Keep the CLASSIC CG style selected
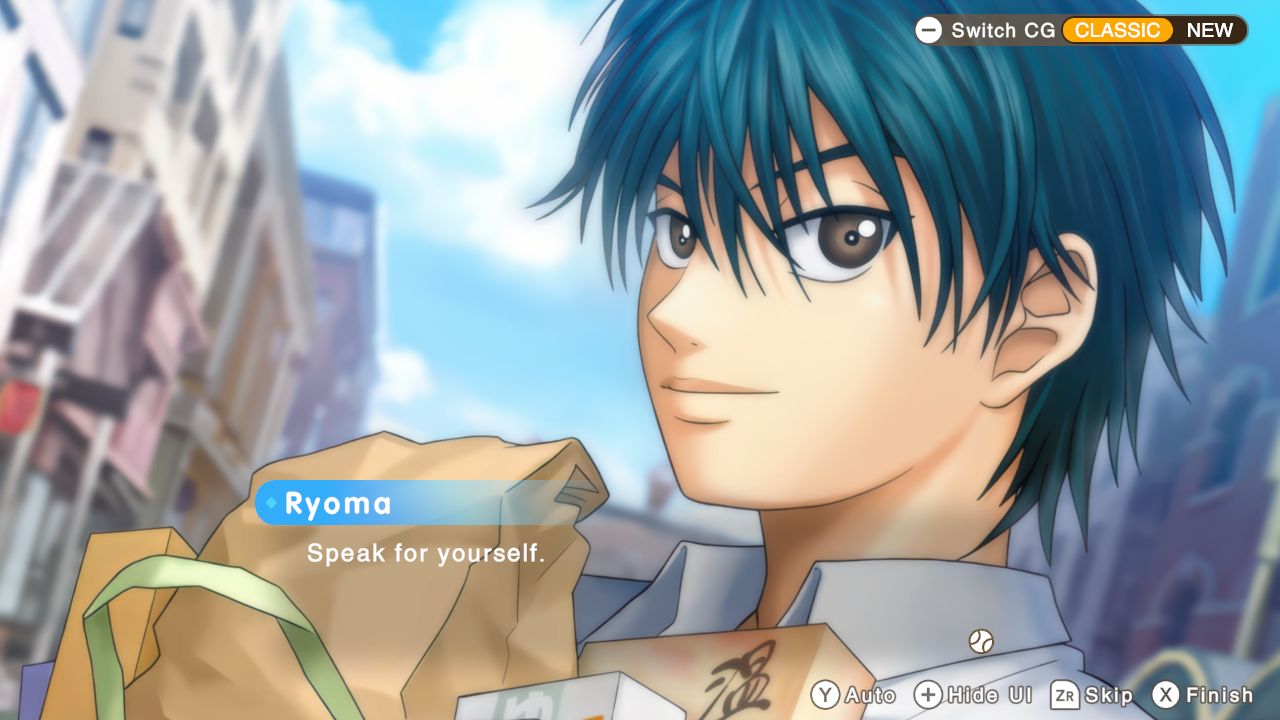1280x720 pixels. [x=1118, y=30]
